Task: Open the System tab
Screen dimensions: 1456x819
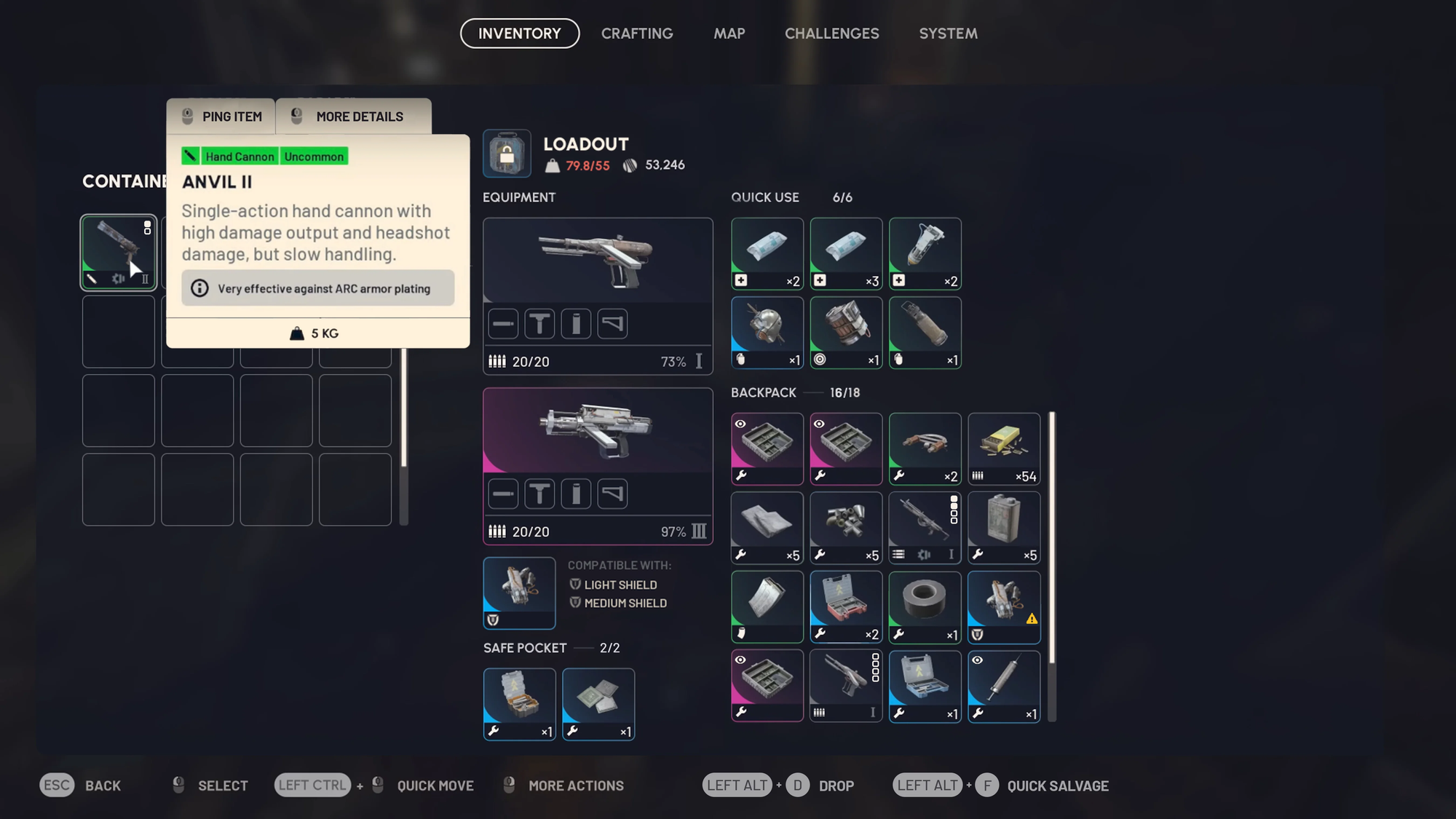Action: (948, 33)
